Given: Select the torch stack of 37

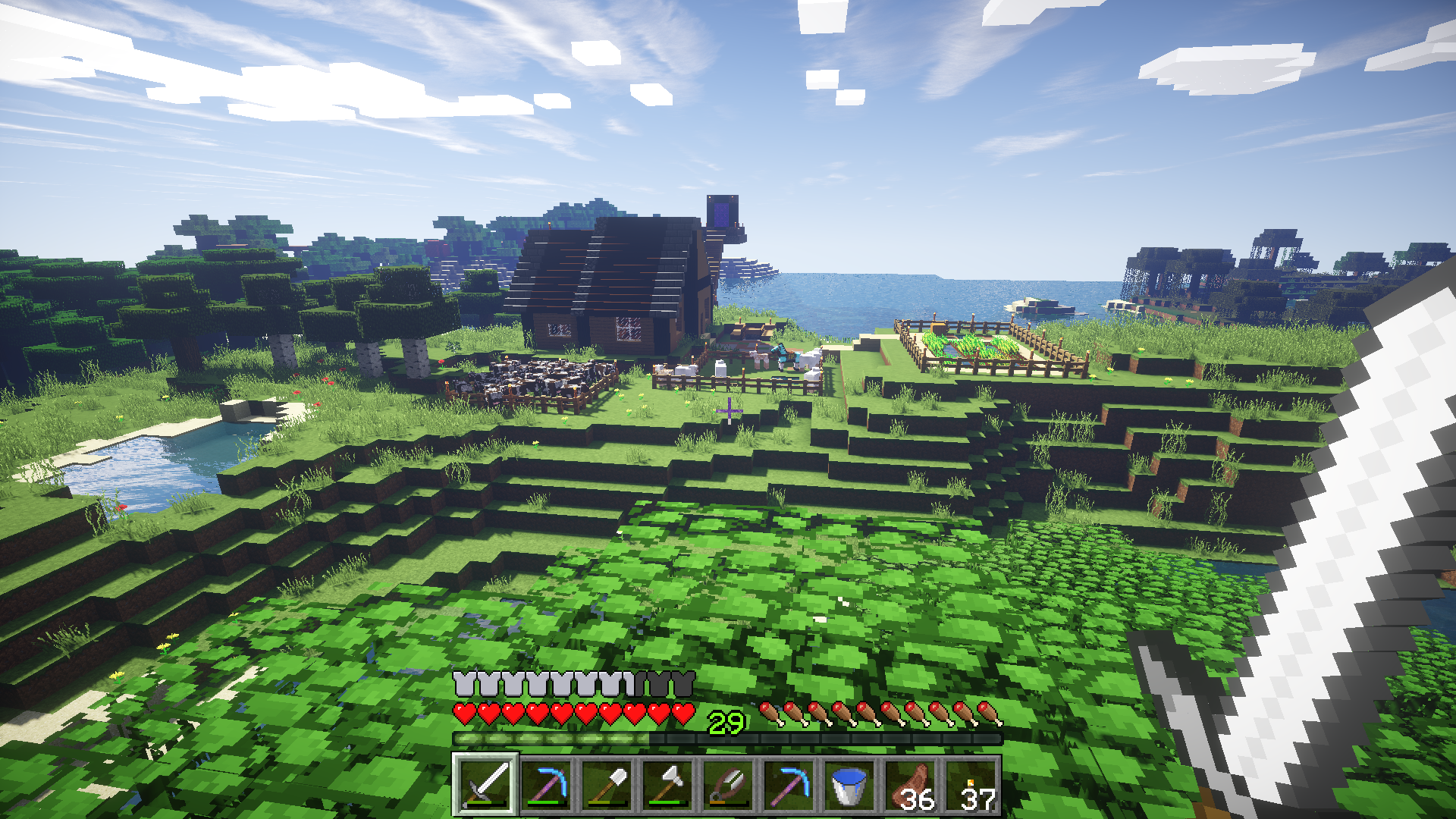Looking at the screenshot, I should (x=971, y=785).
